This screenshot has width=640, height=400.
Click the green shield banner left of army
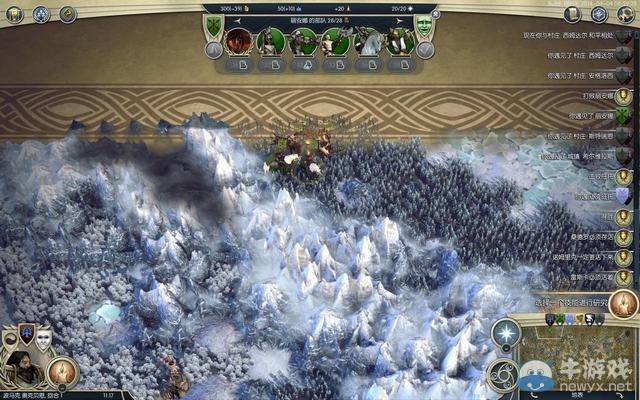point(213,25)
